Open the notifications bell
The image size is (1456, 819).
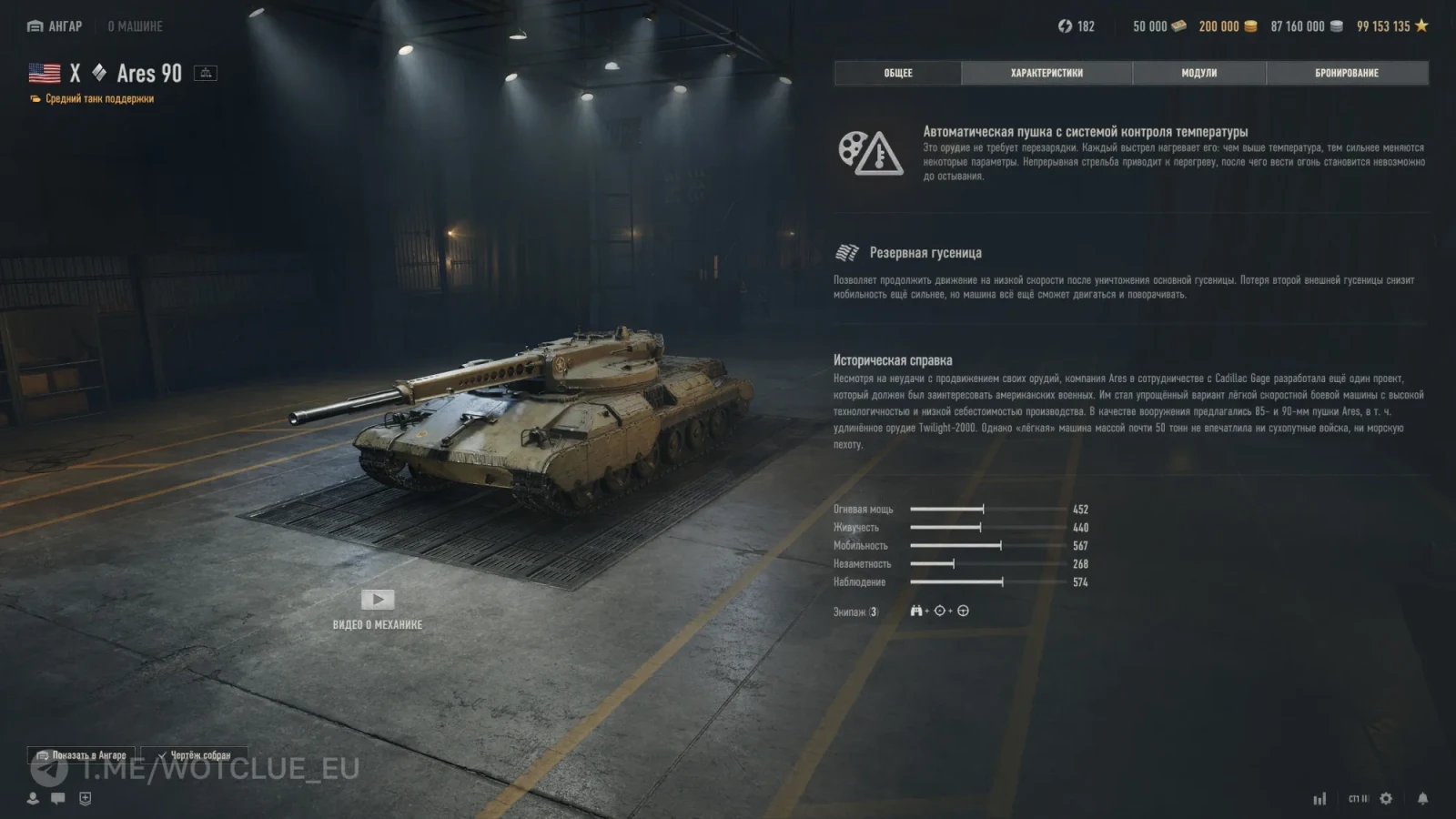click(1422, 798)
